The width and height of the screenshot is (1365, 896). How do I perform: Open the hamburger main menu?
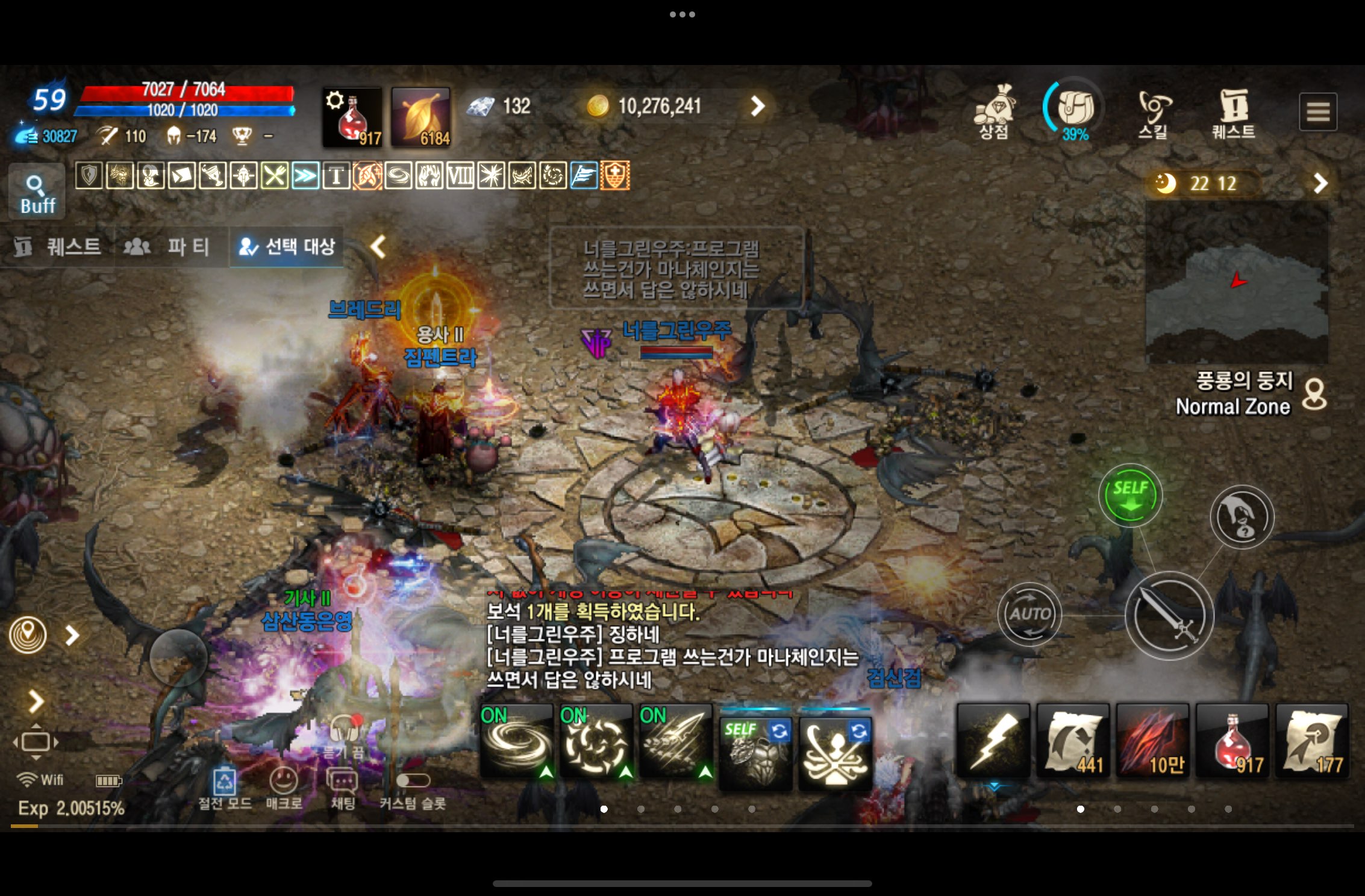coord(1317,112)
